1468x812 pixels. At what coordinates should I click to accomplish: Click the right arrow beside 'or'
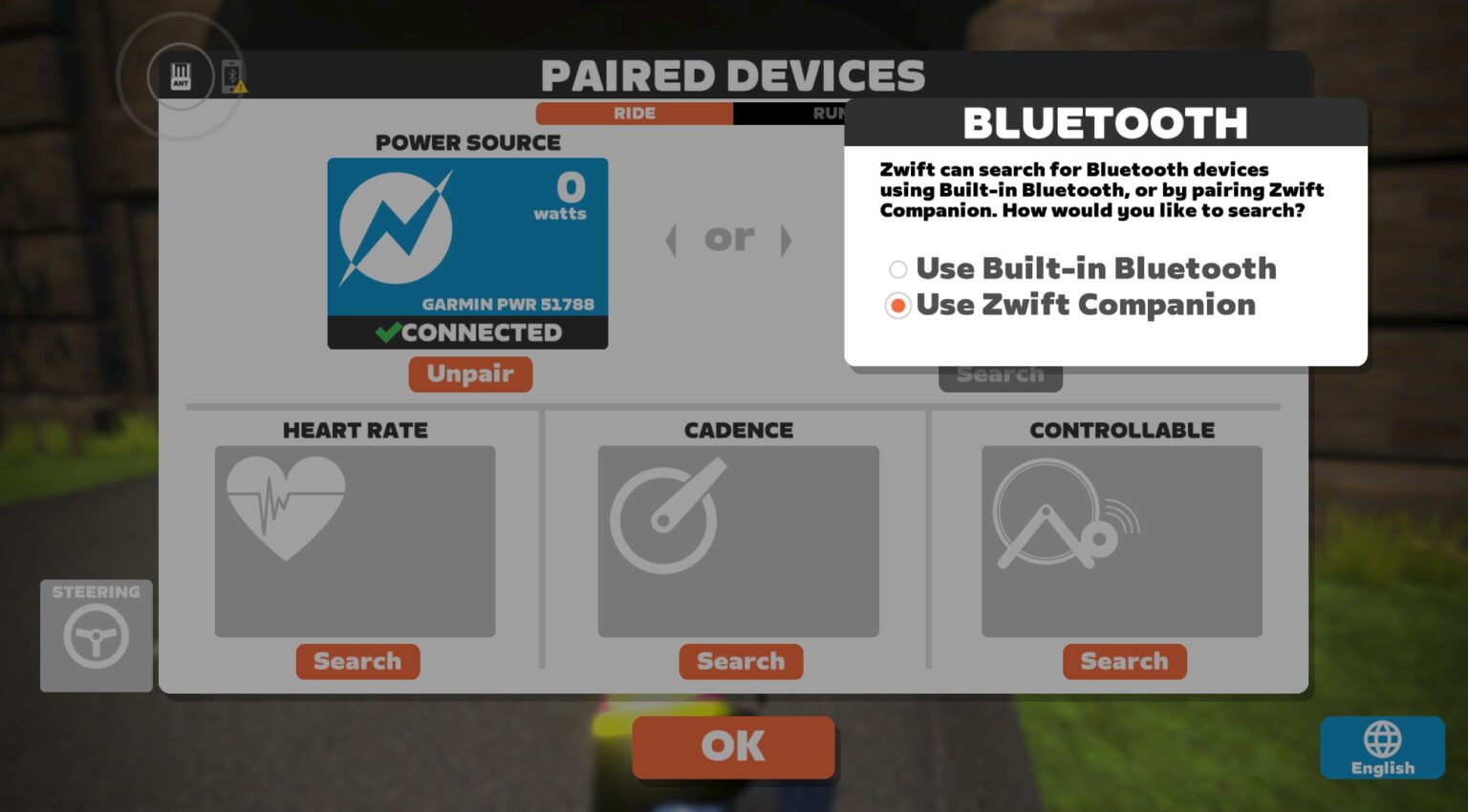pyautogui.click(x=787, y=240)
